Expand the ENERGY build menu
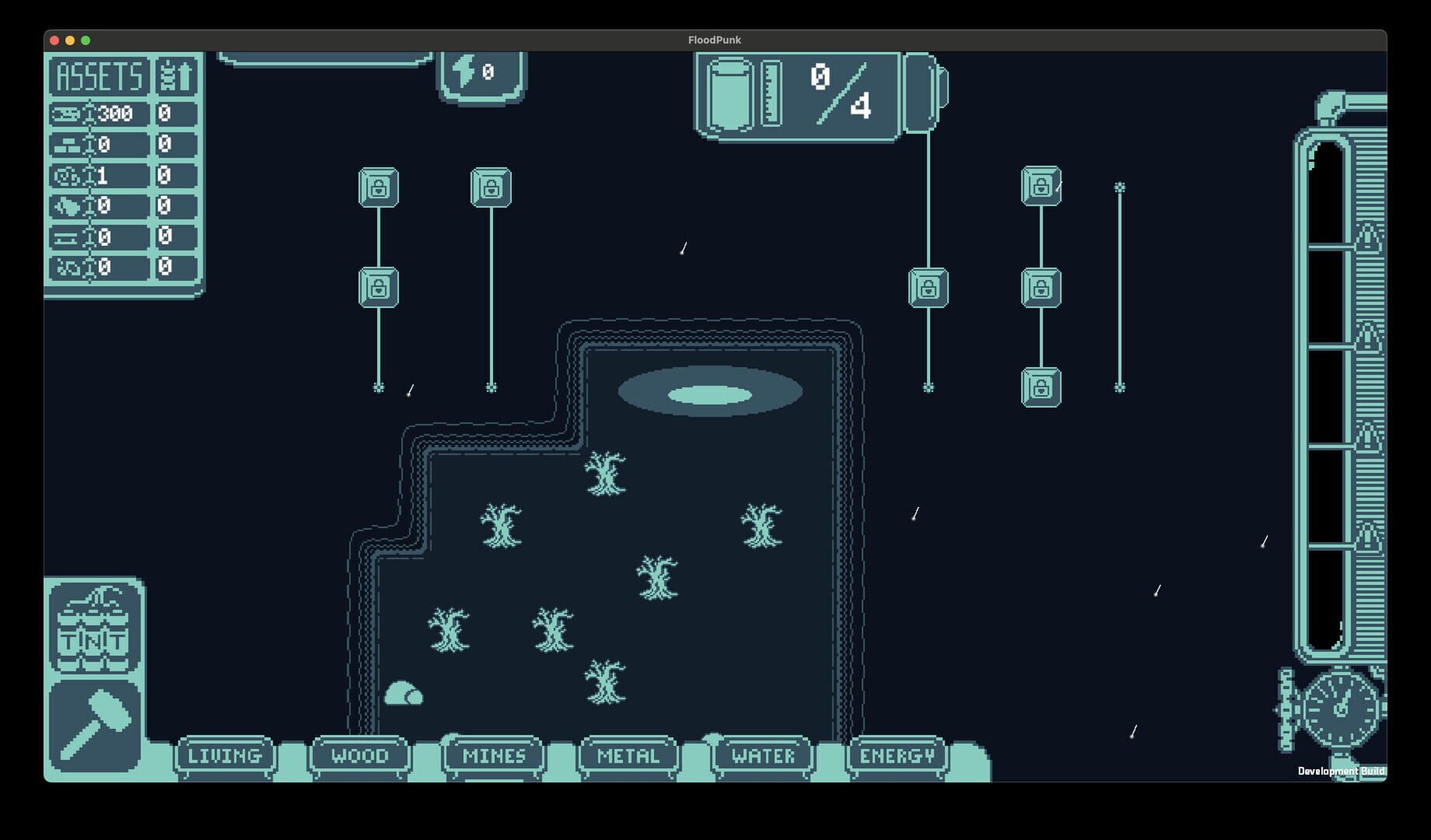The height and width of the screenshot is (840, 1431). click(894, 754)
